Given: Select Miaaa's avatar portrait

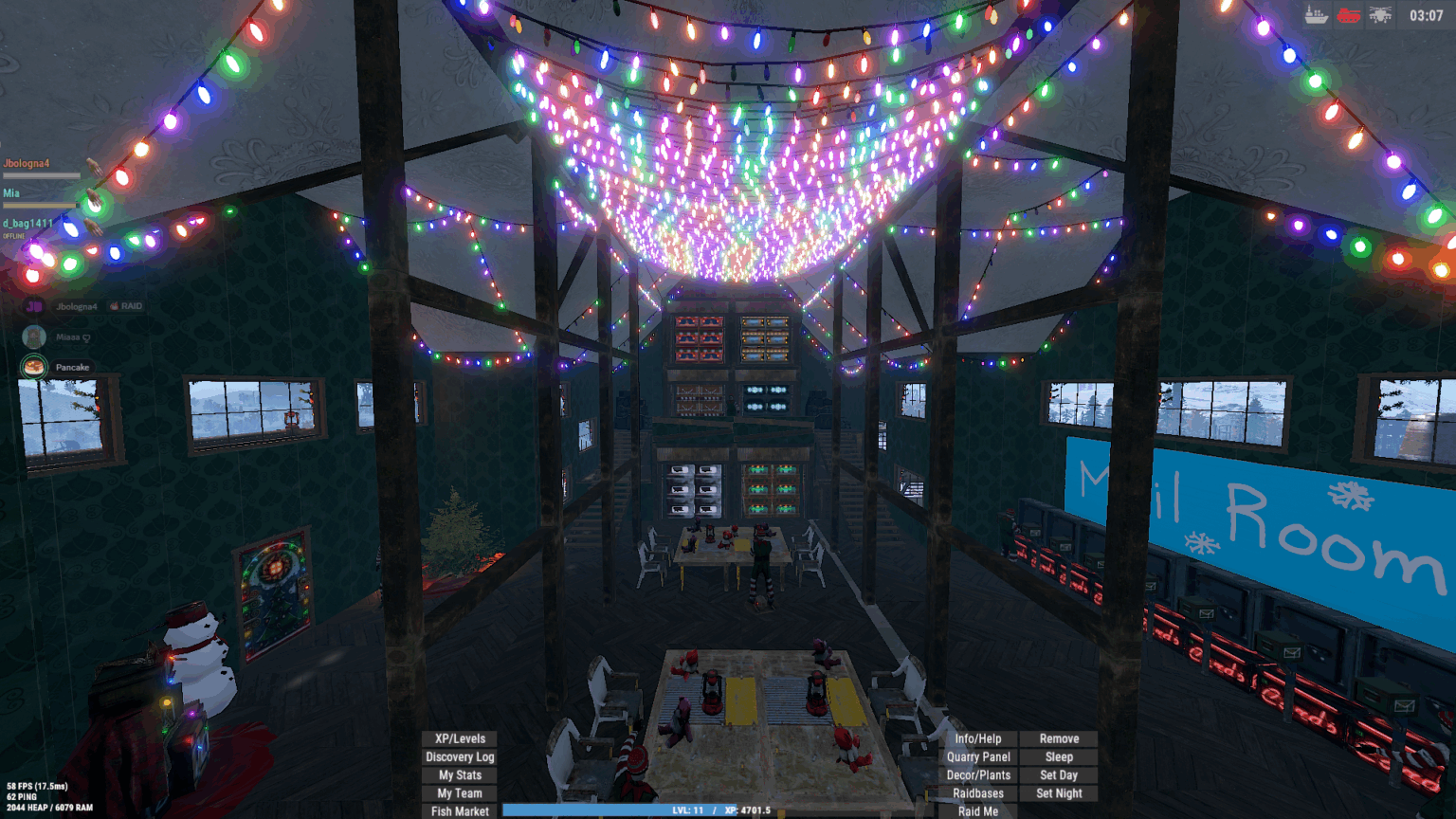Looking at the screenshot, I should point(33,336).
